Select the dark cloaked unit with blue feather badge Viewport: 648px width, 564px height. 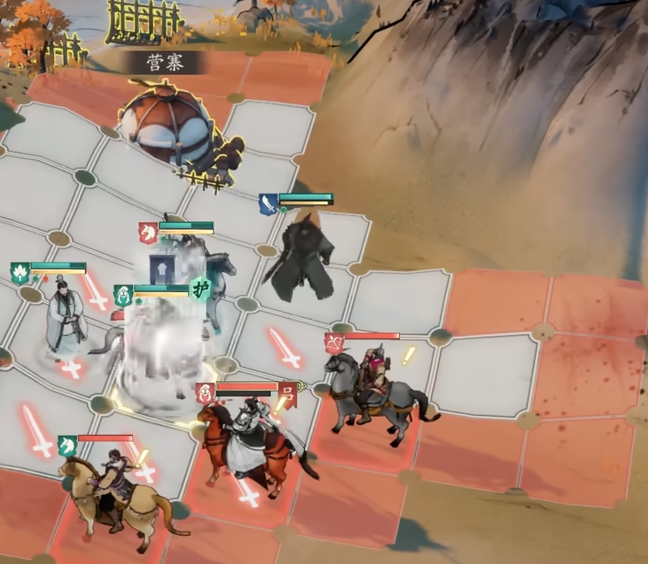(300, 256)
